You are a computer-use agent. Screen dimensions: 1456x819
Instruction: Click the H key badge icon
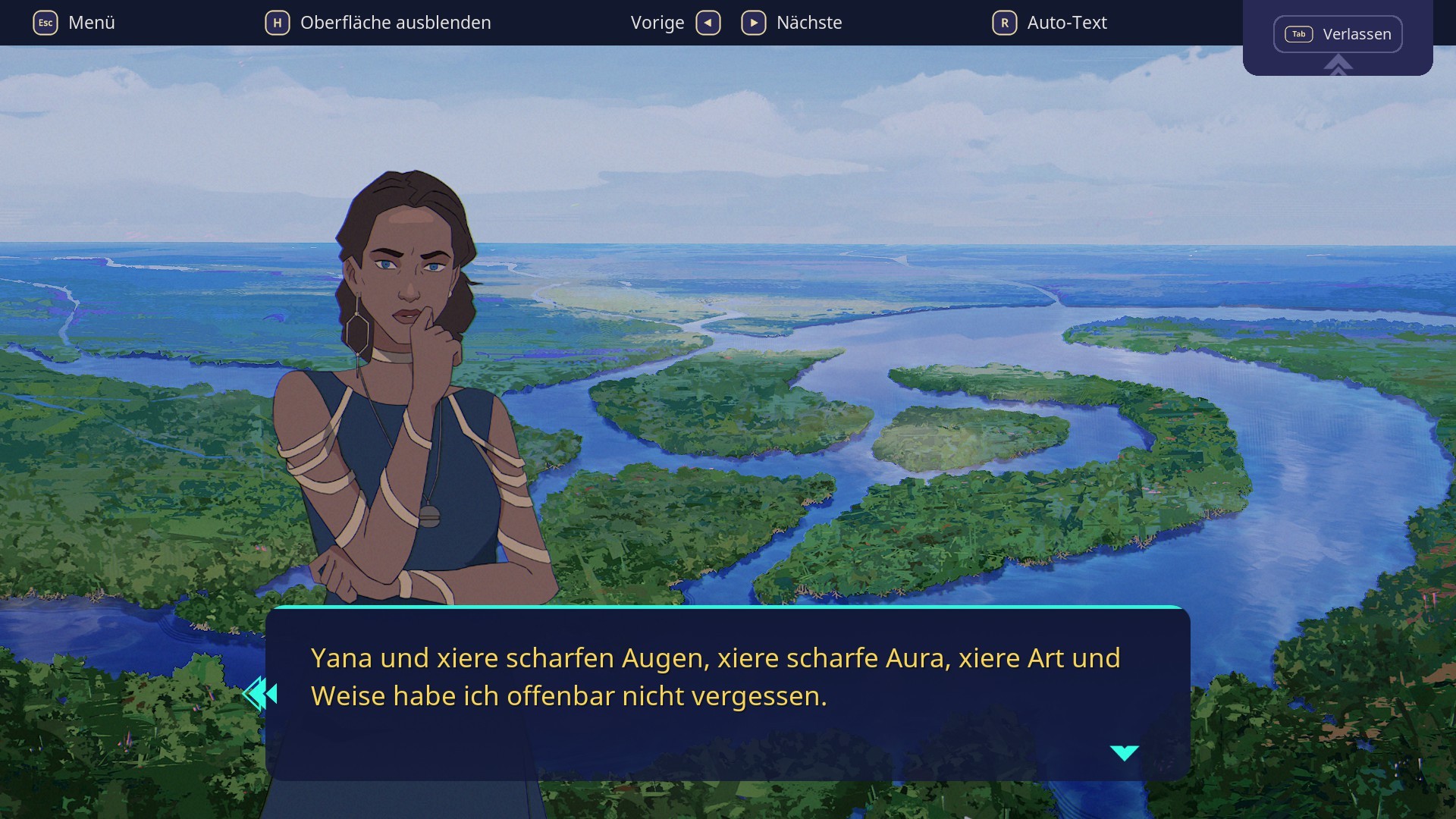[x=278, y=23]
